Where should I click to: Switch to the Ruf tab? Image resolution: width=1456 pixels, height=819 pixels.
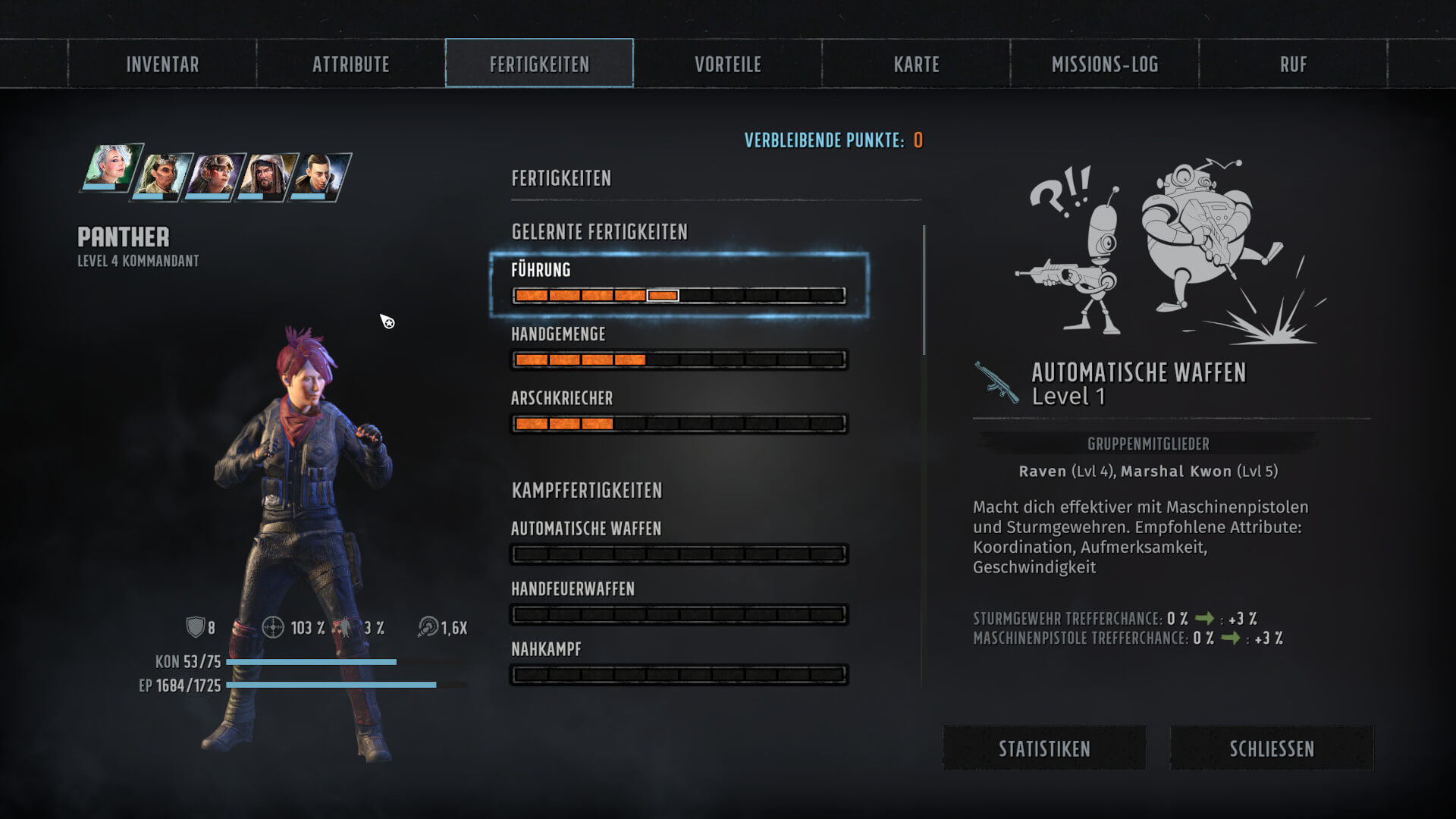pos(1293,64)
